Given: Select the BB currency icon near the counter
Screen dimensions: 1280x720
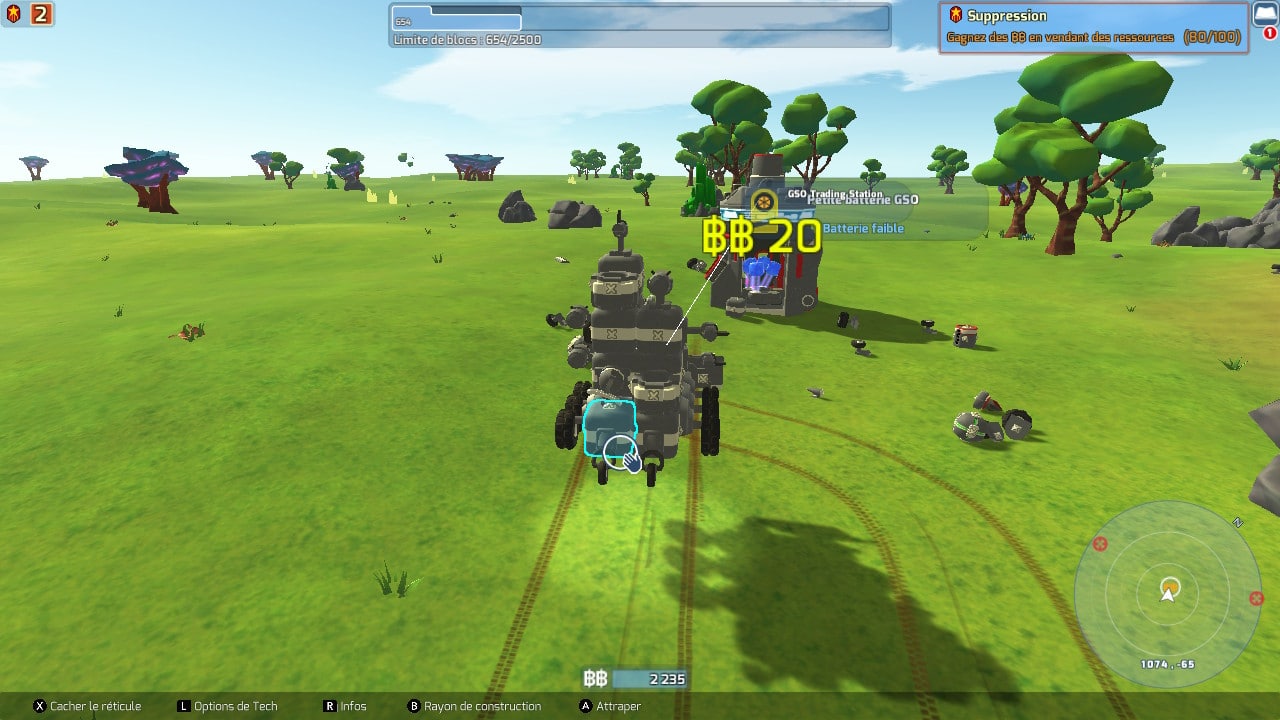Looking at the screenshot, I should pos(594,677).
